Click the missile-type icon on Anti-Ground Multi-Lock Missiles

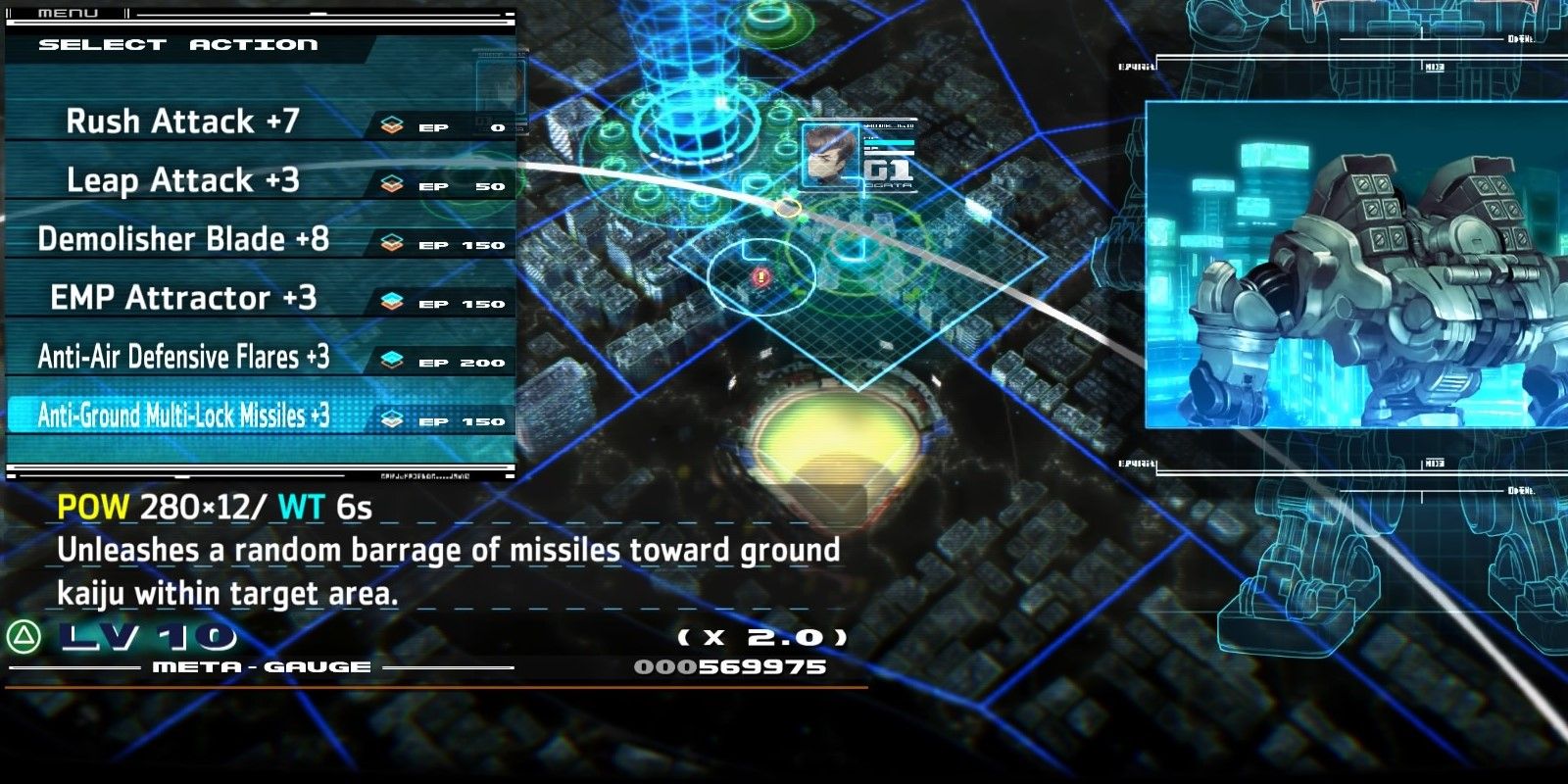(x=392, y=416)
